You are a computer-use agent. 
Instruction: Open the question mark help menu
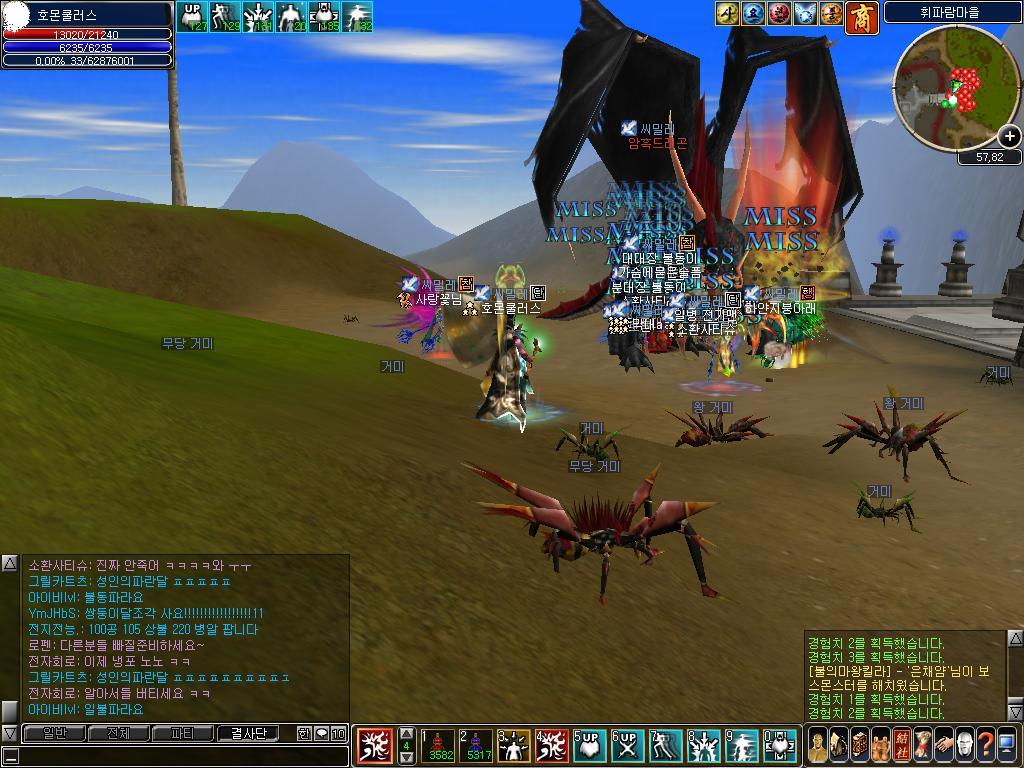985,746
